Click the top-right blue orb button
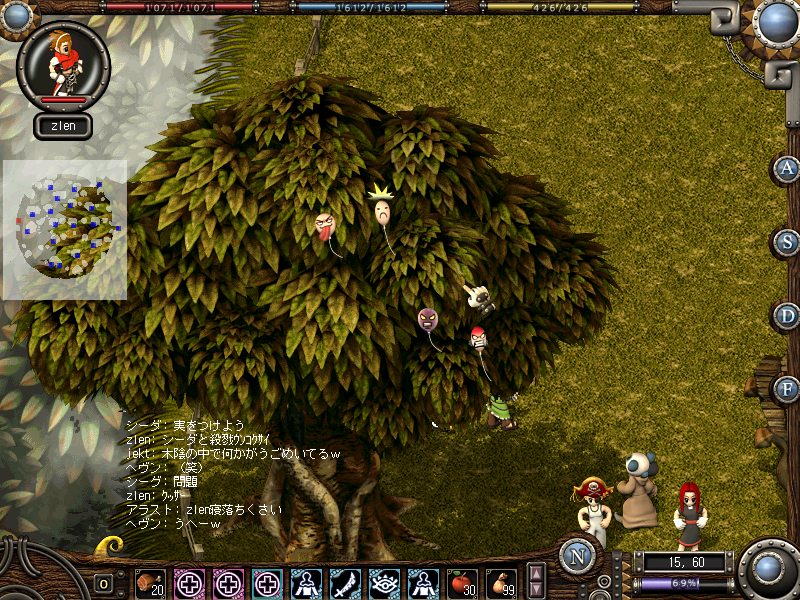 [774, 22]
